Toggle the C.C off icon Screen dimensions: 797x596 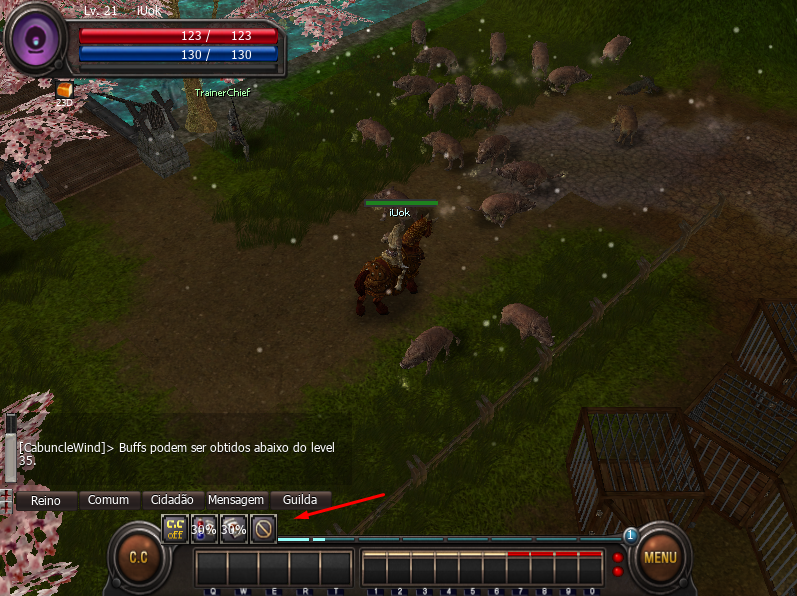click(x=175, y=527)
